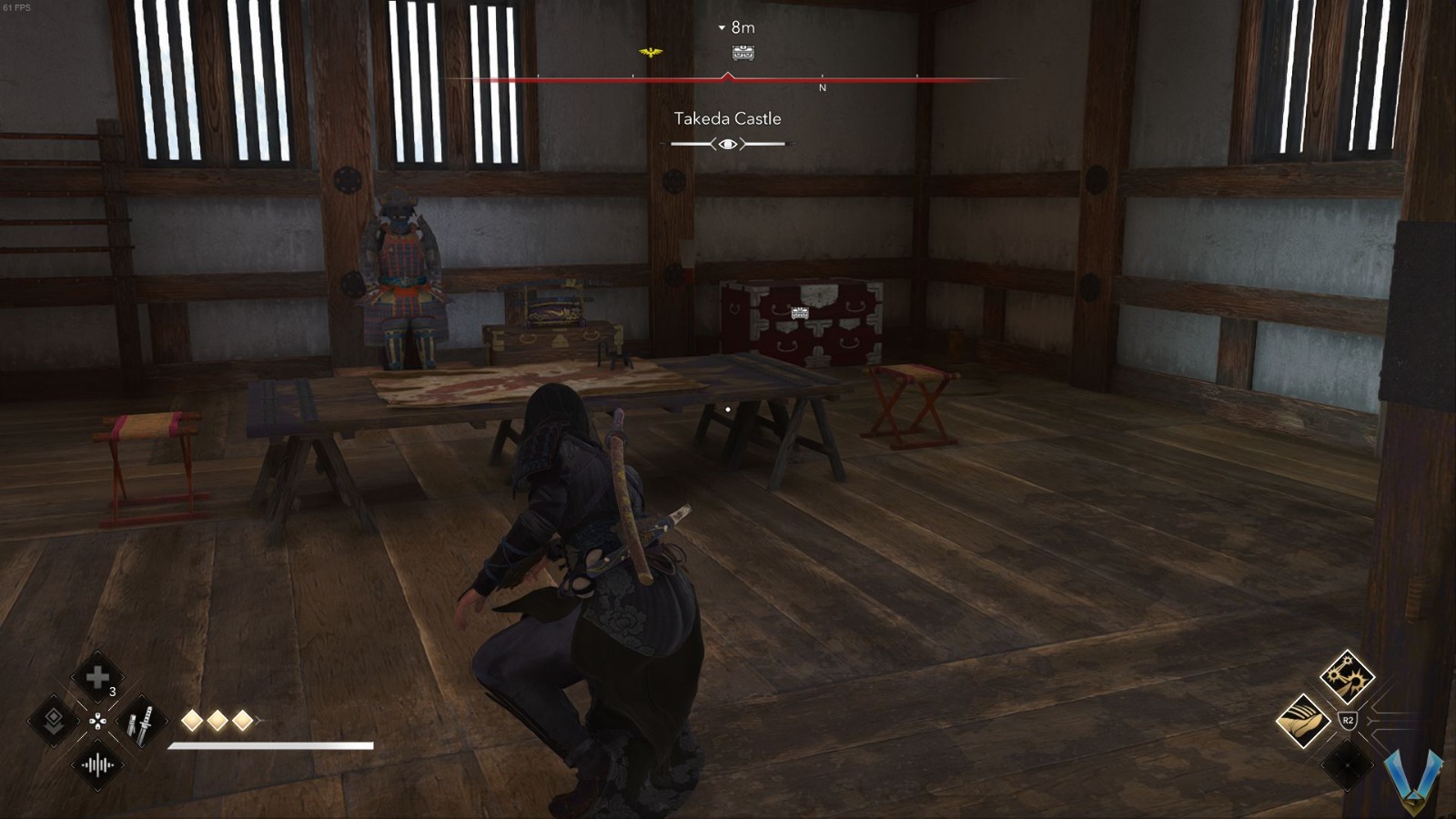Click the Takeda Castle location label
The height and width of the screenshot is (819, 1456).
727,118
